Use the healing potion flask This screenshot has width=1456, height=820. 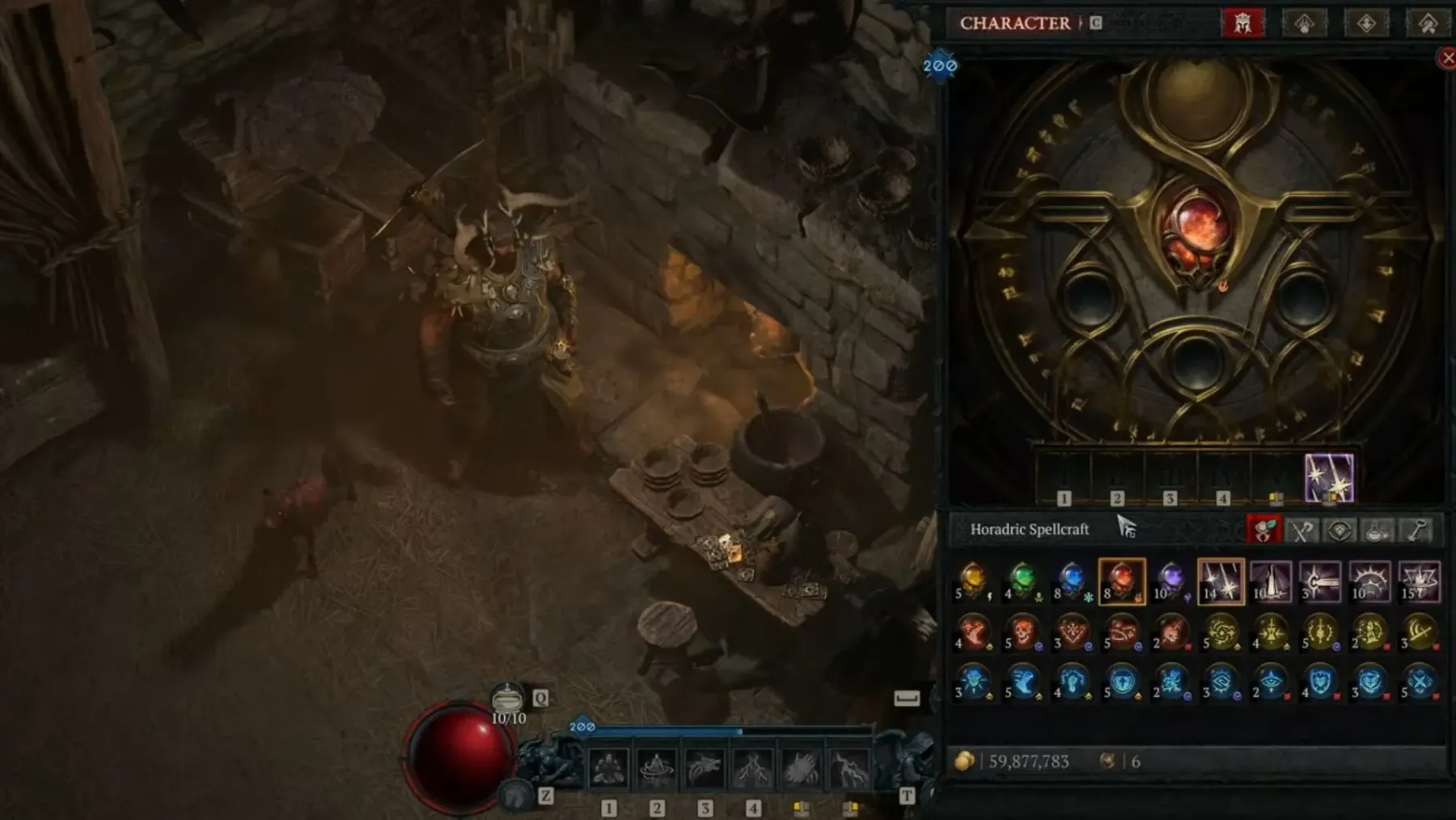pos(508,698)
